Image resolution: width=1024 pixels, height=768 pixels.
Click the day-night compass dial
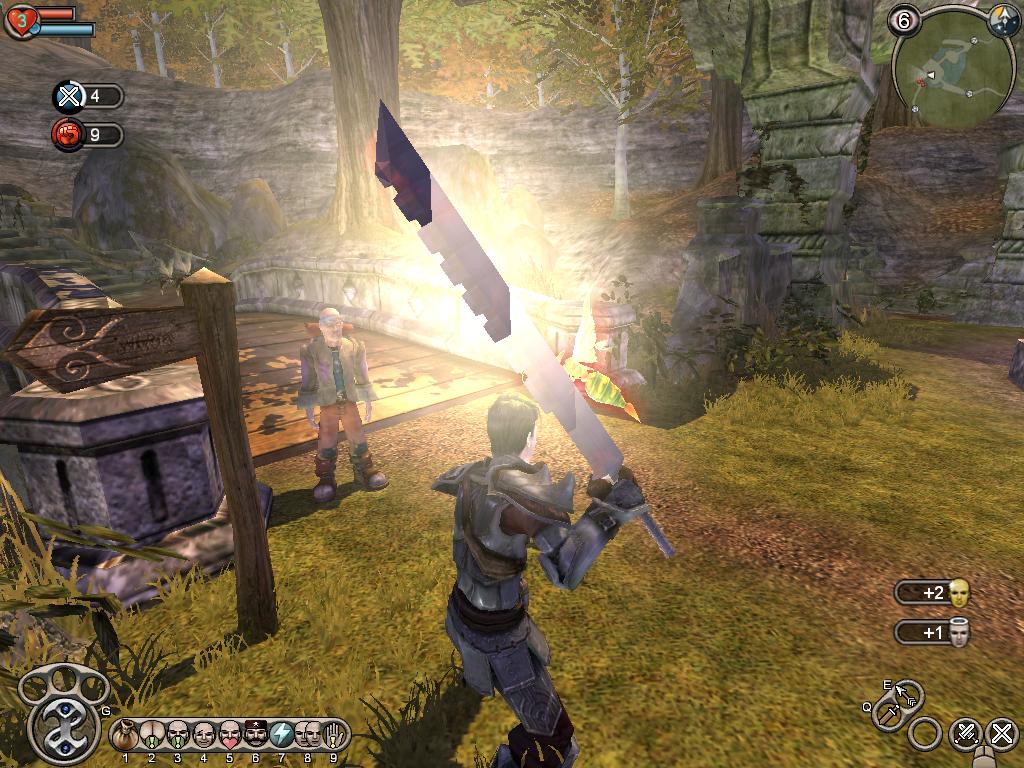tap(1003, 20)
